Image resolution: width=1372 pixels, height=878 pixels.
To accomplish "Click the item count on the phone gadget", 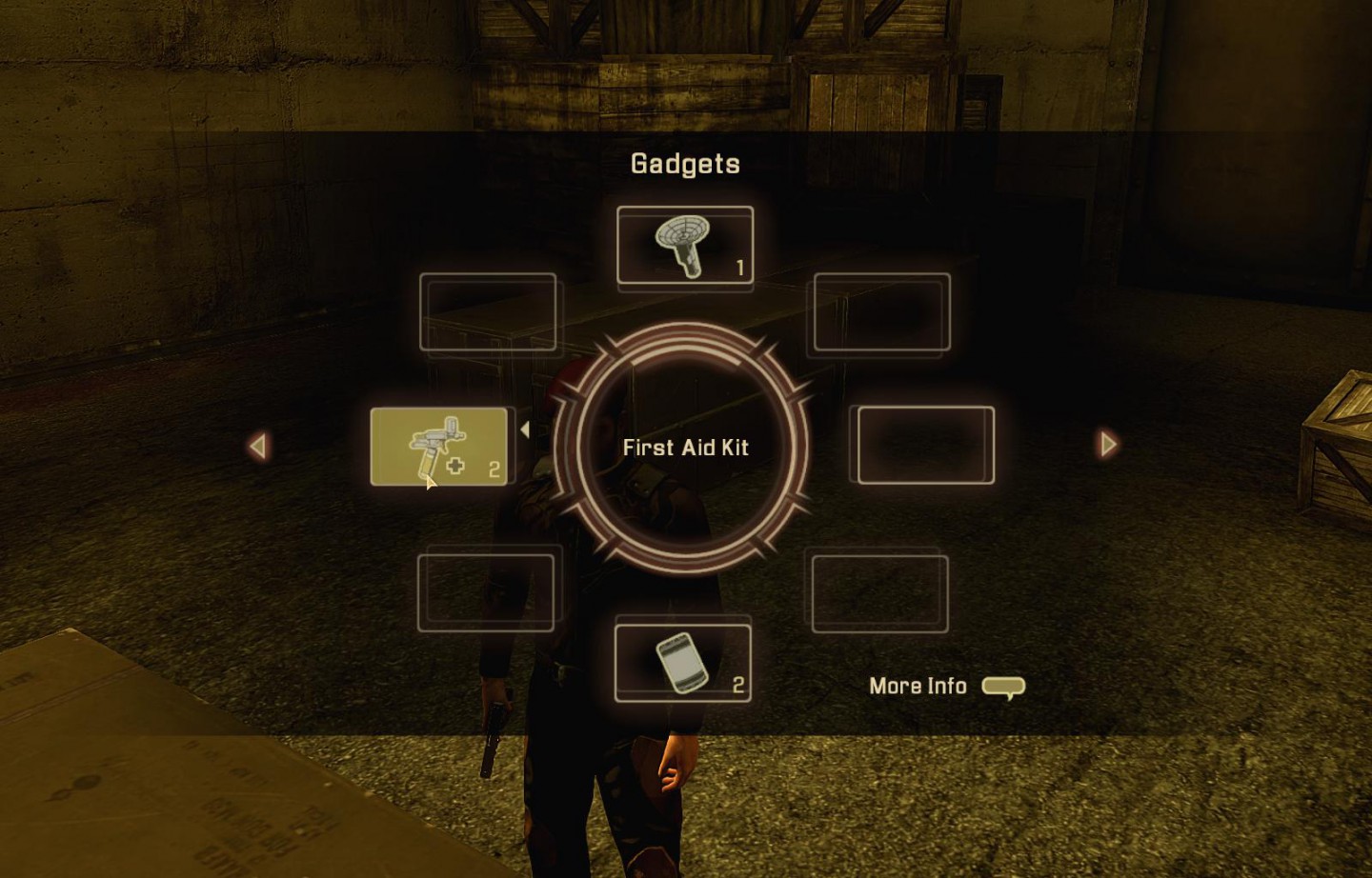I will point(740,684).
